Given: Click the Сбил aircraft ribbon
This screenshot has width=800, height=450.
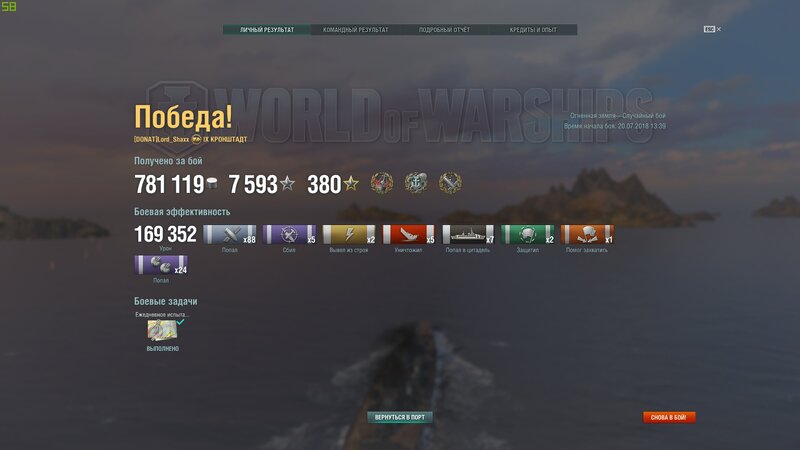Looking at the screenshot, I should coord(289,235).
